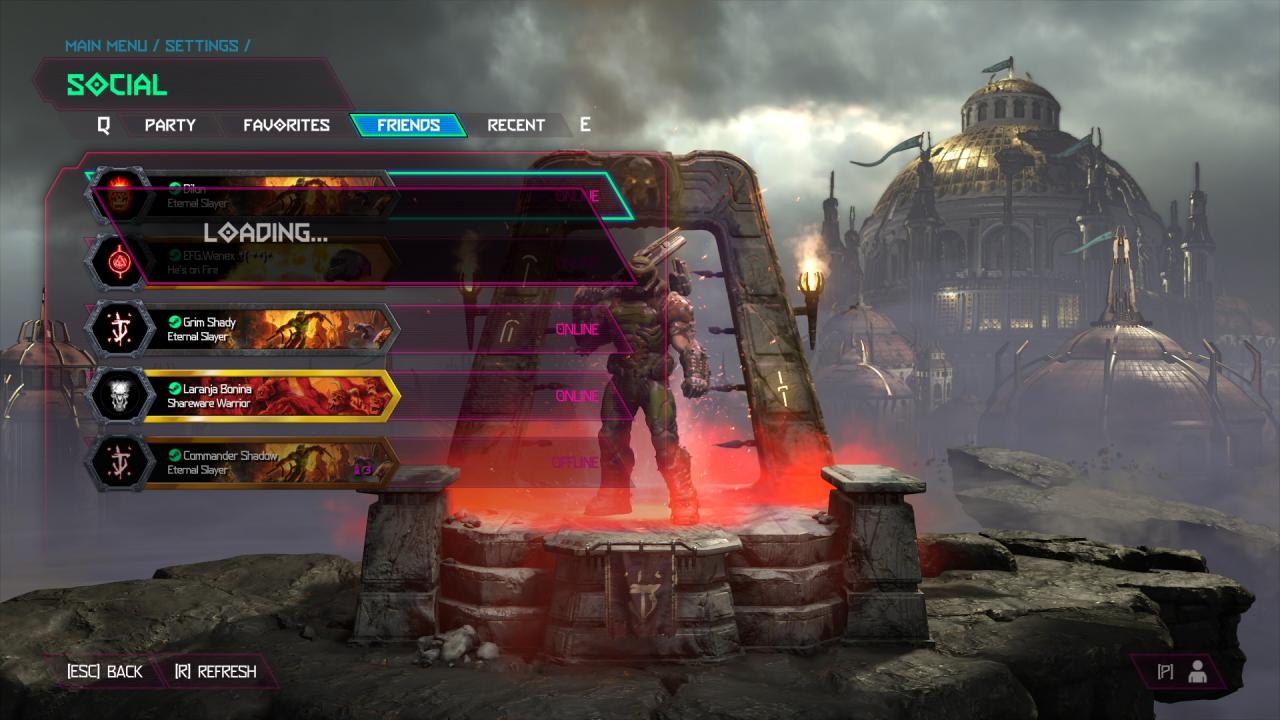Select friend Grim Shady in the list
Viewport: 1280px width, 720px height.
[x=270, y=330]
